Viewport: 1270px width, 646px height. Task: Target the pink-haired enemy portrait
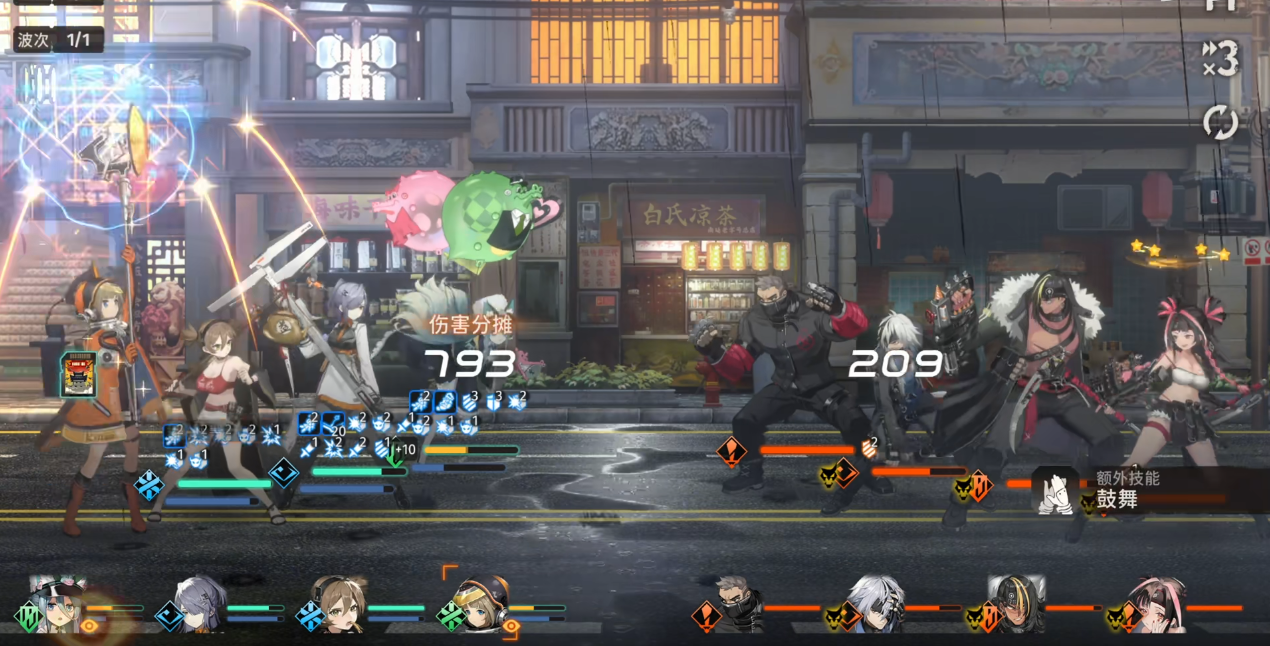pyautogui.click(x=1157, y=605)
